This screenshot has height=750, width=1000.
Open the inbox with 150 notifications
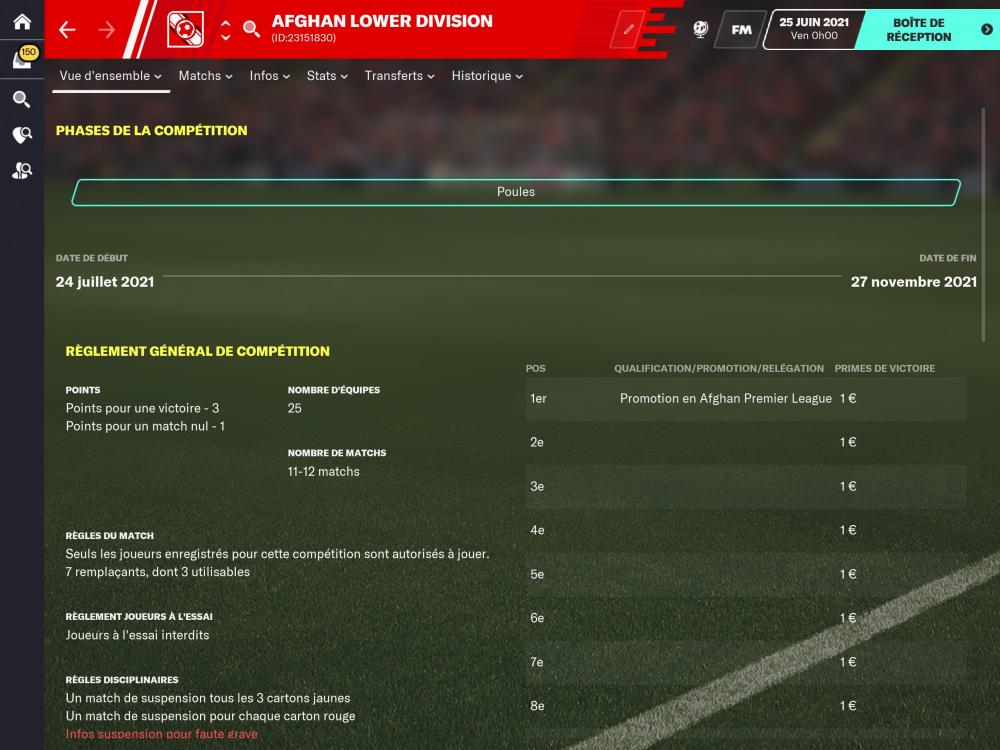click(22, 60)
